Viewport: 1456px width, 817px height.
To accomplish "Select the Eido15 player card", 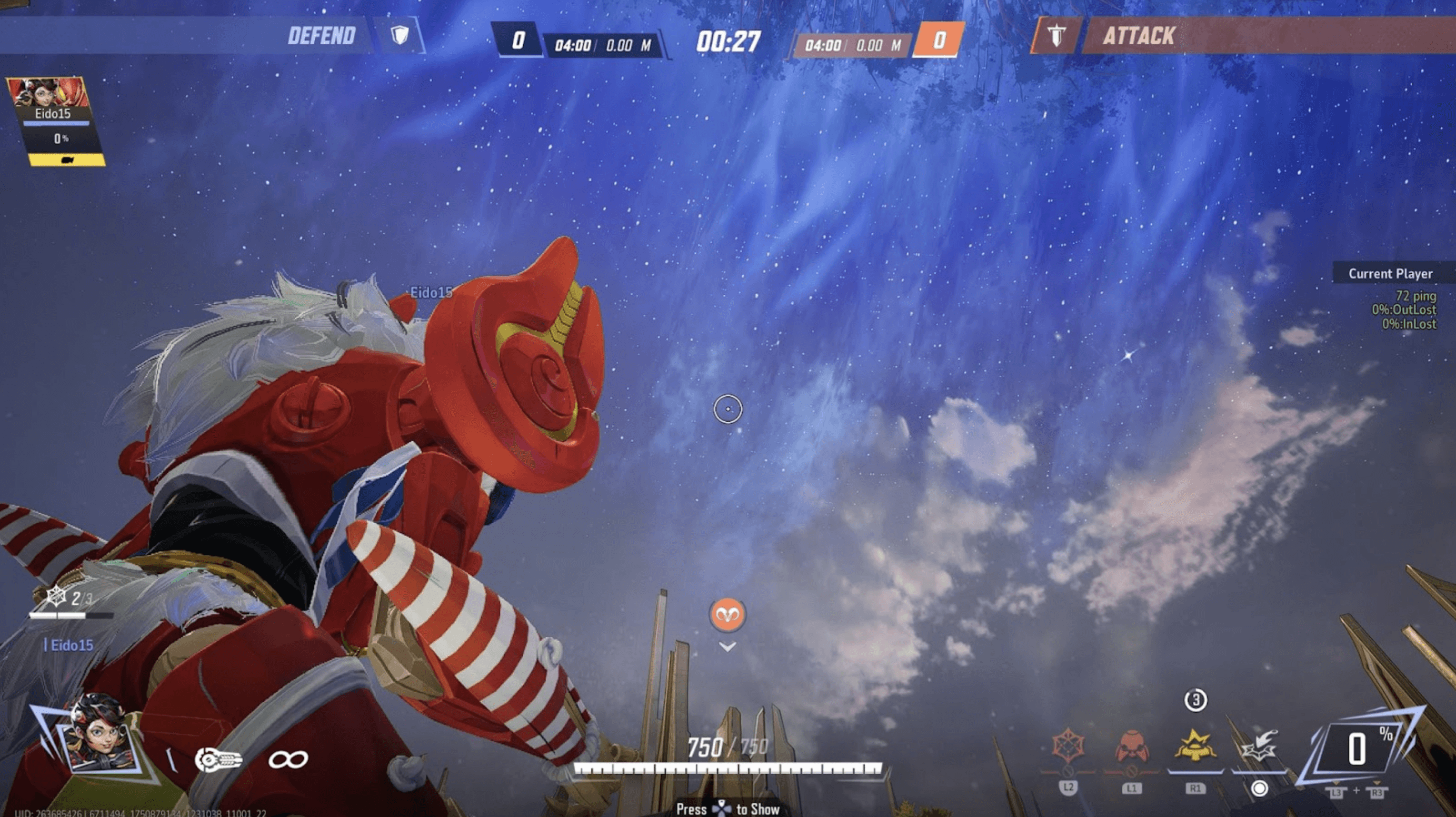I will (54, 121).
